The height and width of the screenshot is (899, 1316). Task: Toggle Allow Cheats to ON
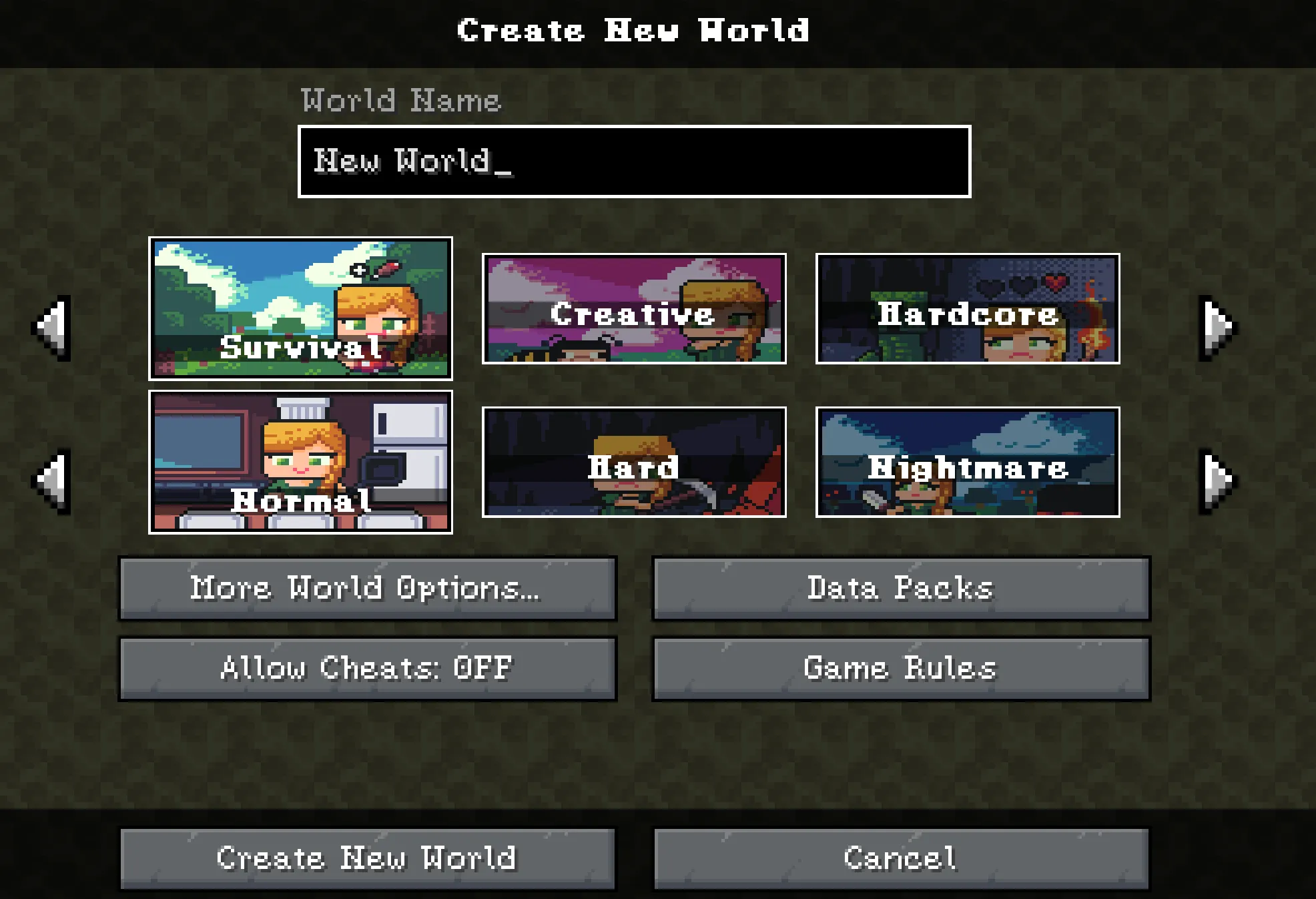[x=368, y=668]
